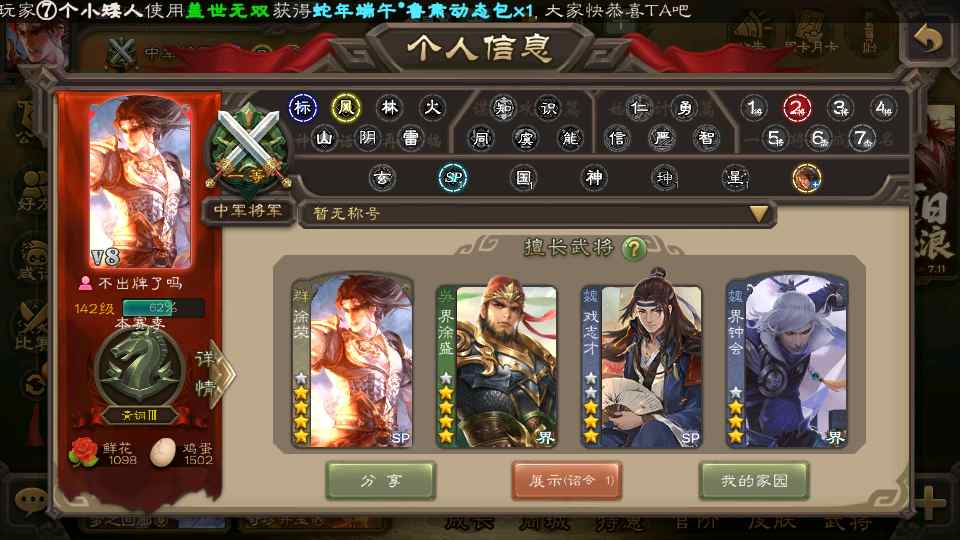Choose the 神 god generals filter
The width and height of the screenshot is (960, 540).
tap(595, 178)
